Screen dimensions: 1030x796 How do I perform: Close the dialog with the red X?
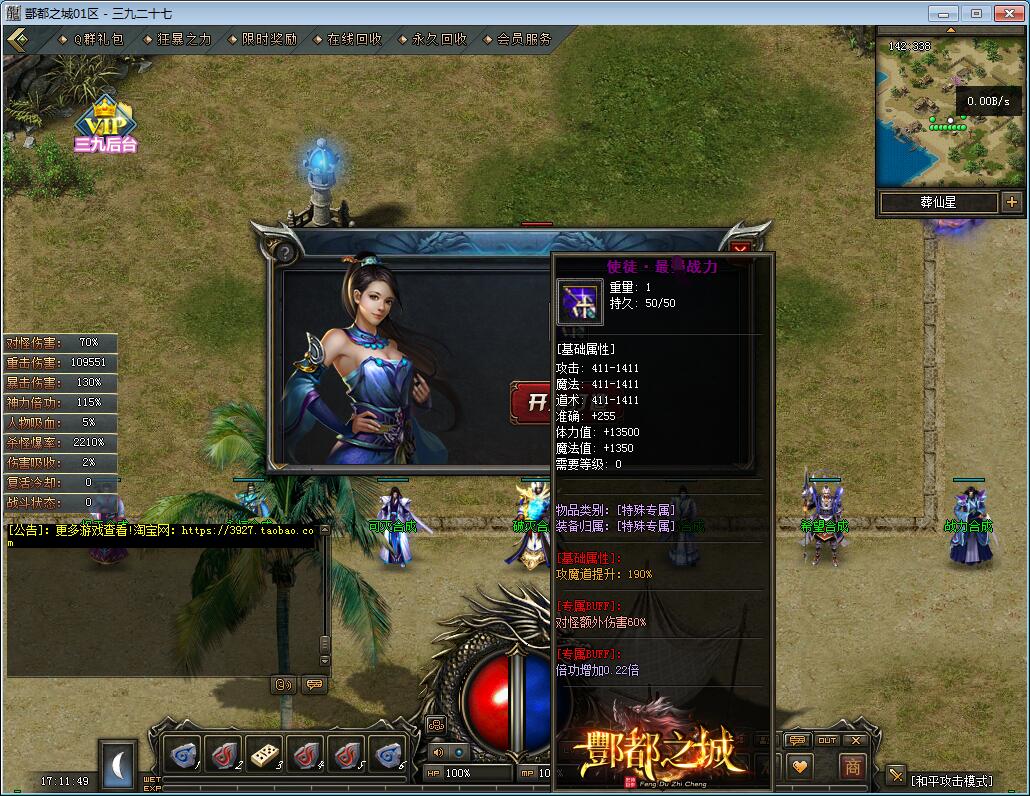[740, 249]
